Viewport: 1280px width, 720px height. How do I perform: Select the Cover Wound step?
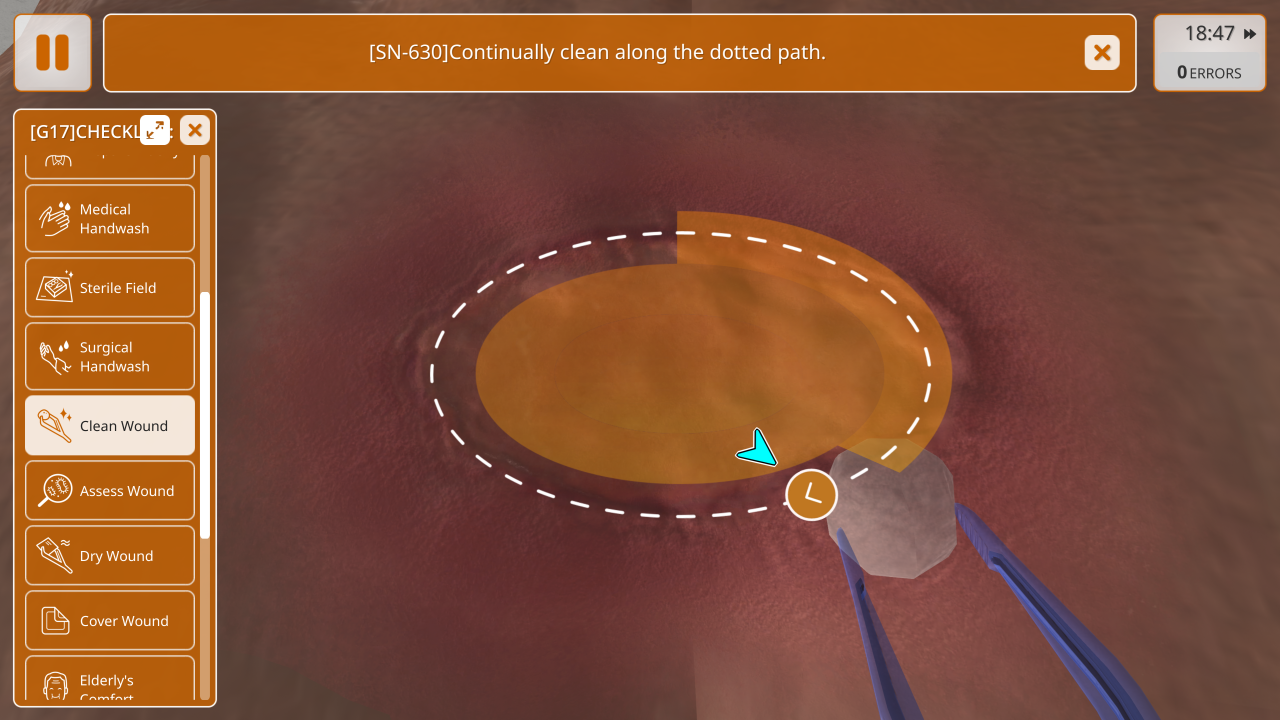[x=110, y=621]
